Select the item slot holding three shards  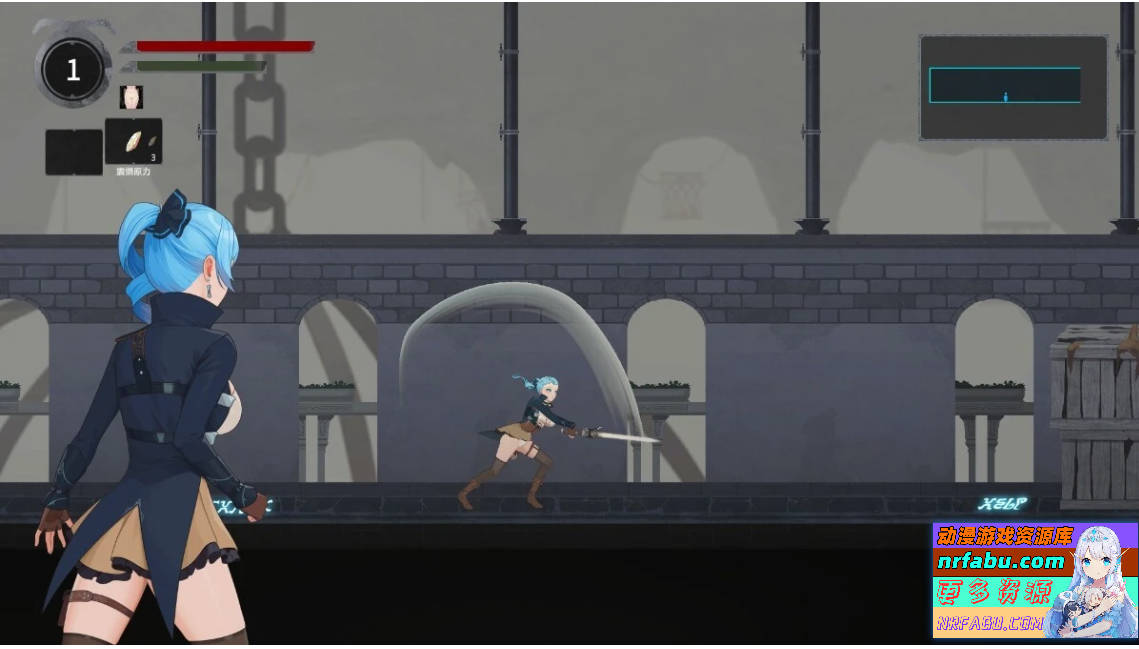coord(134,142)
